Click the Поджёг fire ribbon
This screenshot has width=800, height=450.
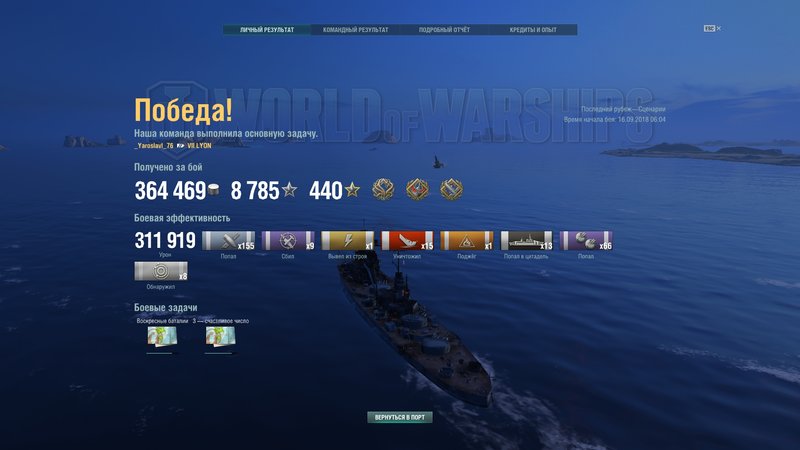[467, 240]
